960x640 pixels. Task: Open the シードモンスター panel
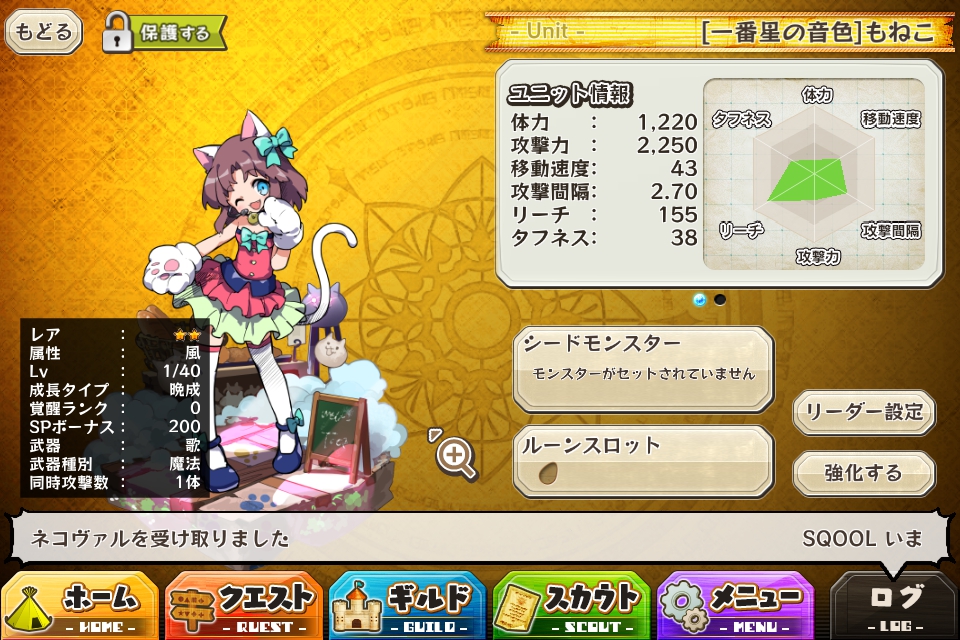[x=644, y=366]
